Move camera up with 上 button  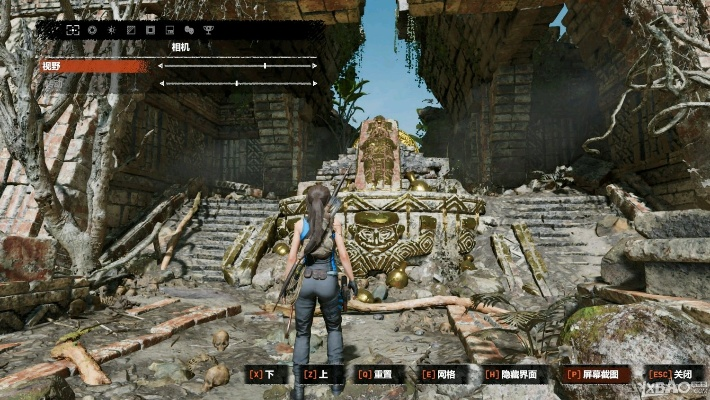coord(314,374)
